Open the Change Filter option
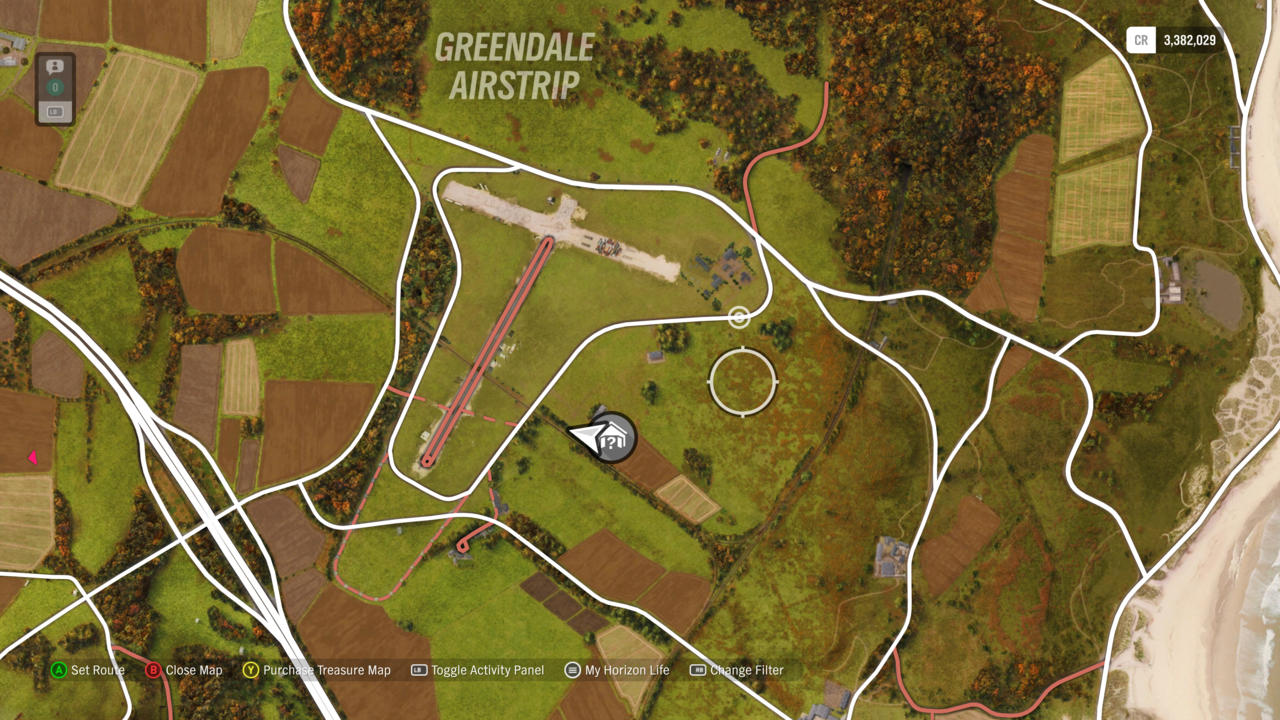Viewport: 1280px width, 720px height. (737, 670)
